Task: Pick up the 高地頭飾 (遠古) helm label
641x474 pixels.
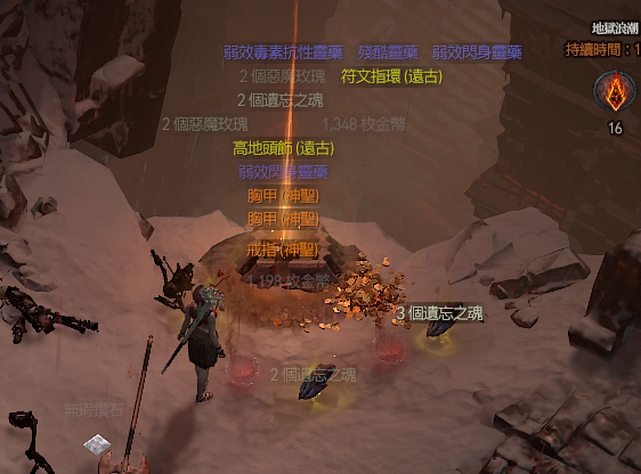Action: point(283,148)
